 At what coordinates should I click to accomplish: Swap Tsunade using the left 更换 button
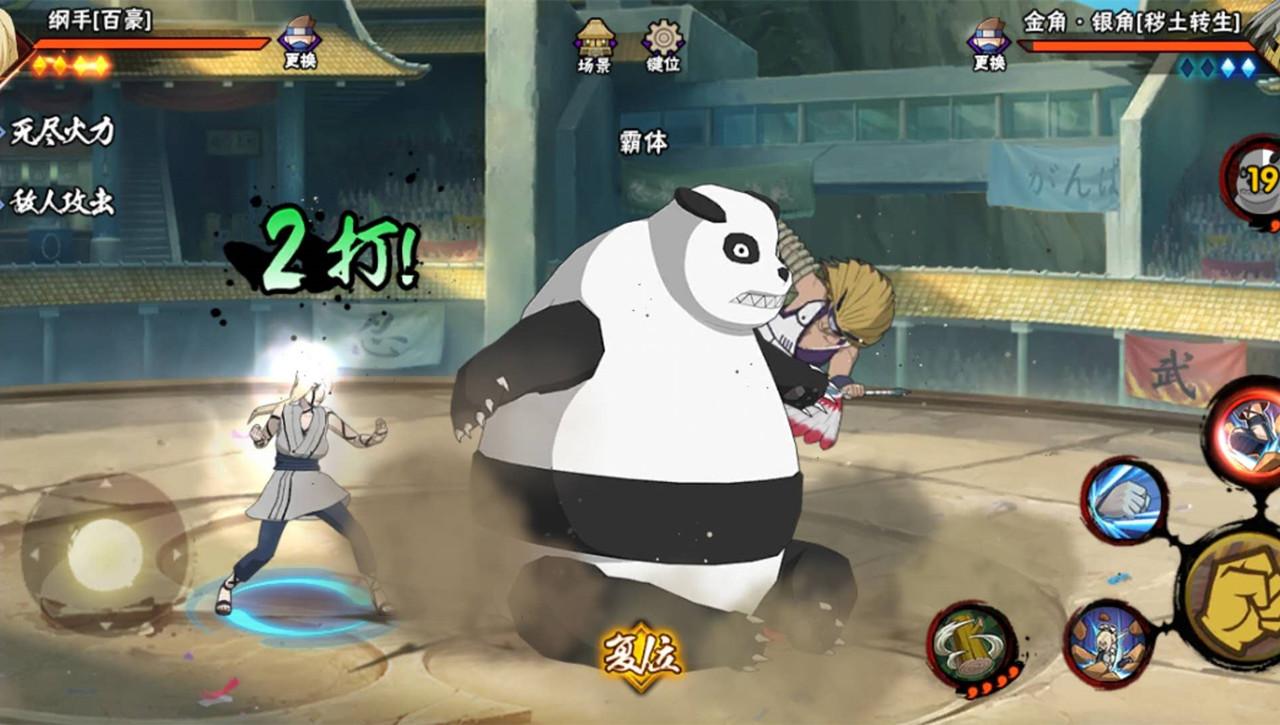(x=300, y=46)
